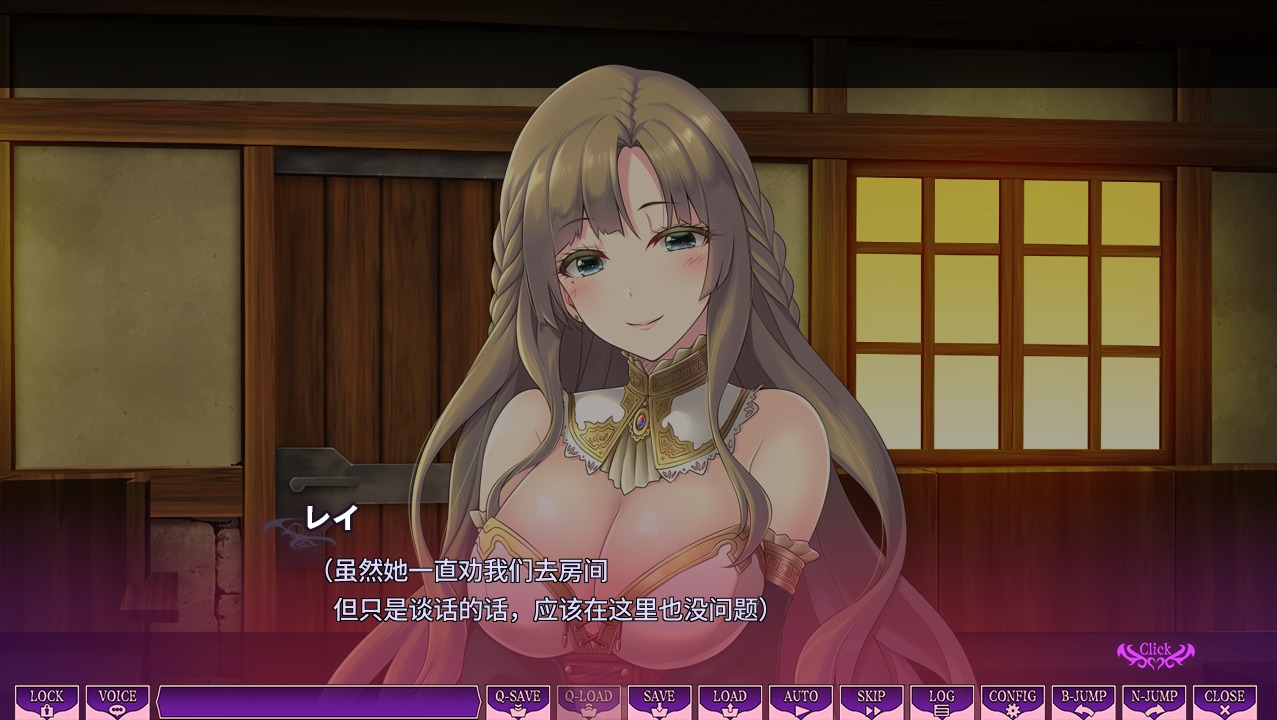1277x720 pixels.
Task: Quick save with Q-SAVE
Action: click(518, 702)
